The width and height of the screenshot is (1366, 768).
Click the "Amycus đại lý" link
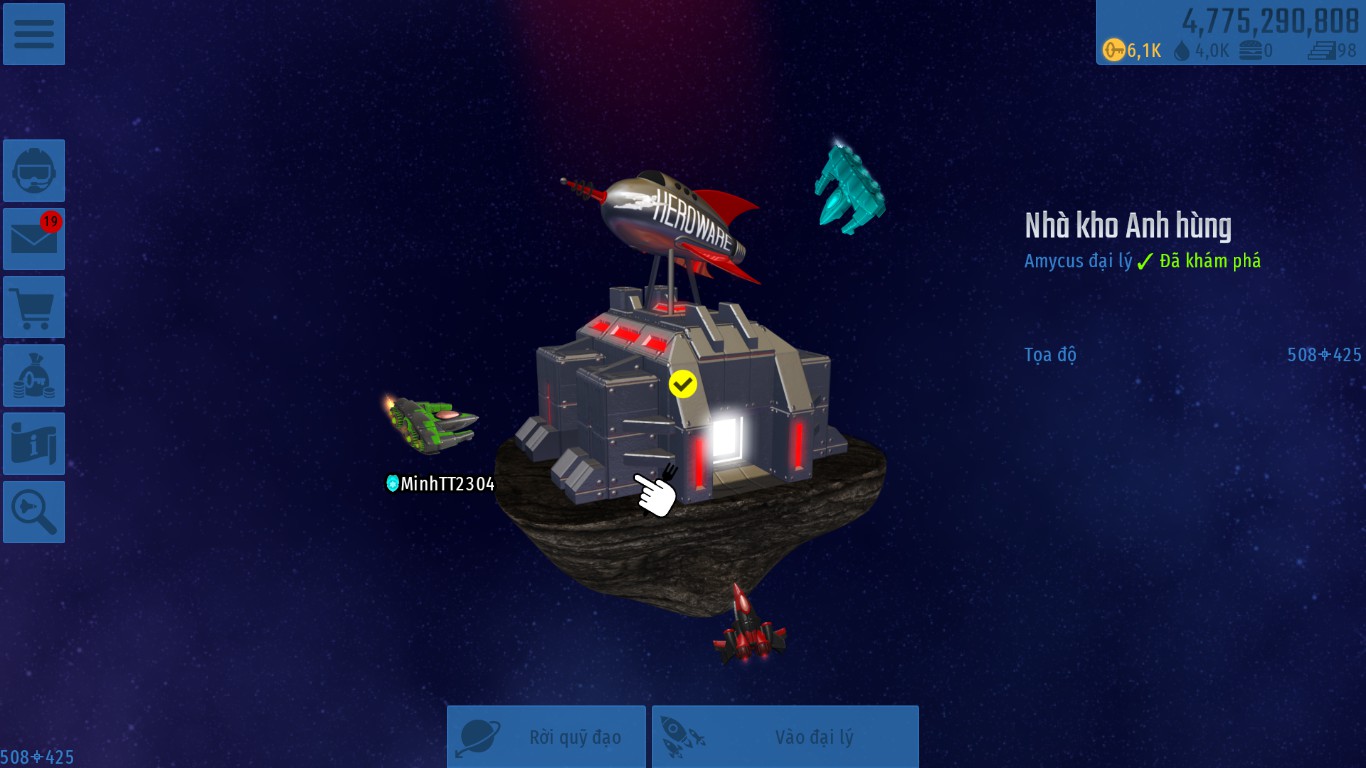tap(1078, 261)
